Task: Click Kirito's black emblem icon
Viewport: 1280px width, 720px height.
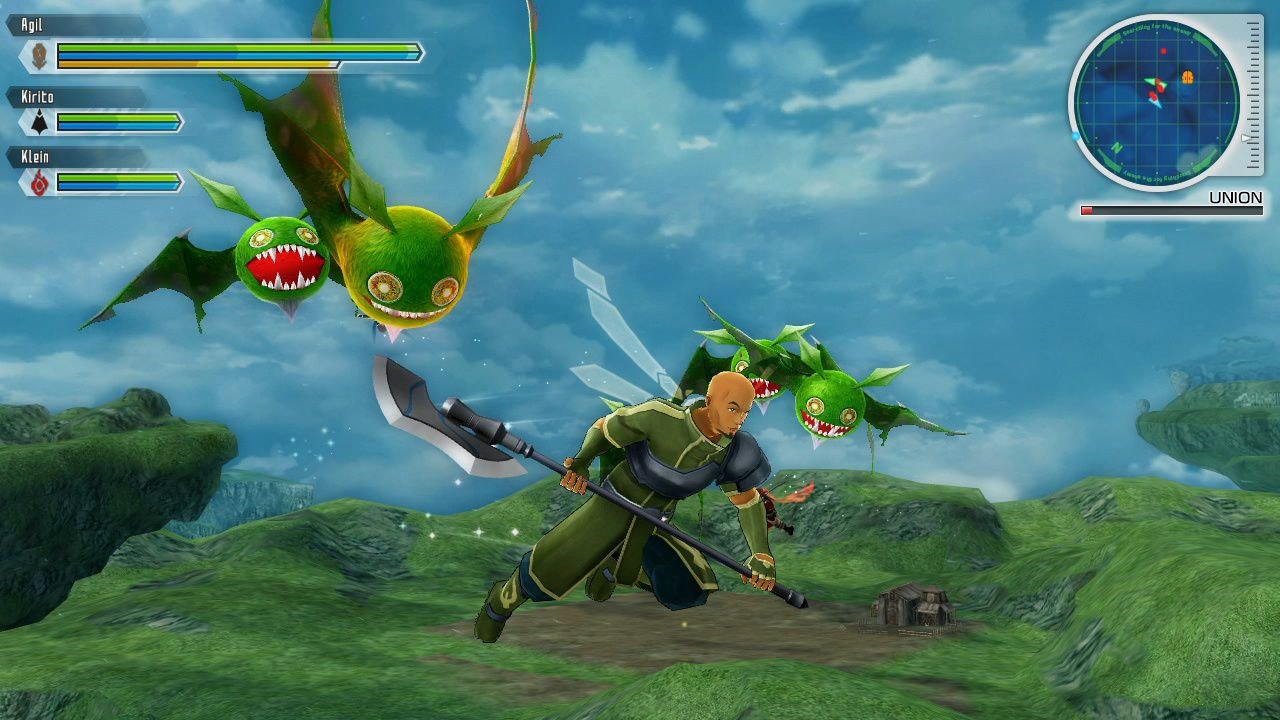Action: point(40,122)
